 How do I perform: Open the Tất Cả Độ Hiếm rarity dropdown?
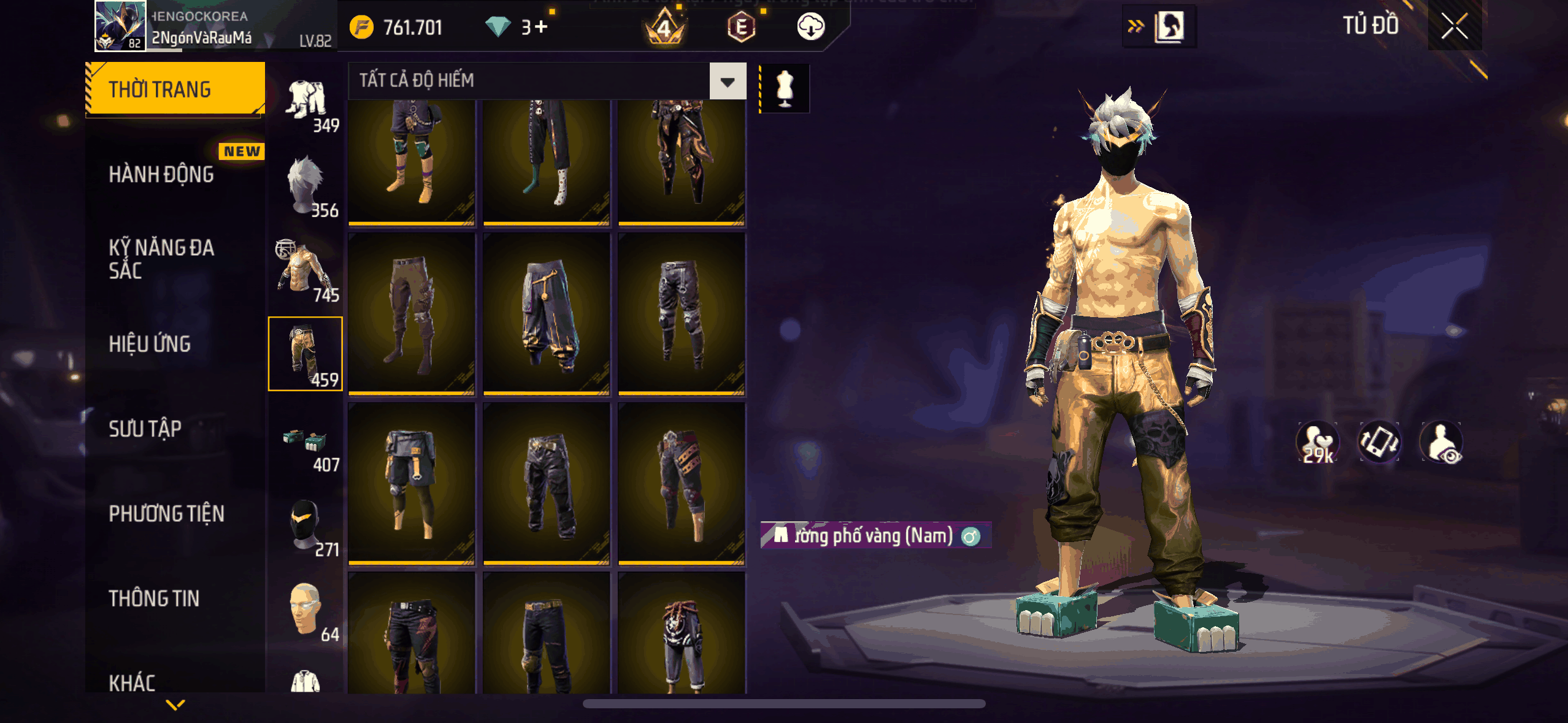728,81
